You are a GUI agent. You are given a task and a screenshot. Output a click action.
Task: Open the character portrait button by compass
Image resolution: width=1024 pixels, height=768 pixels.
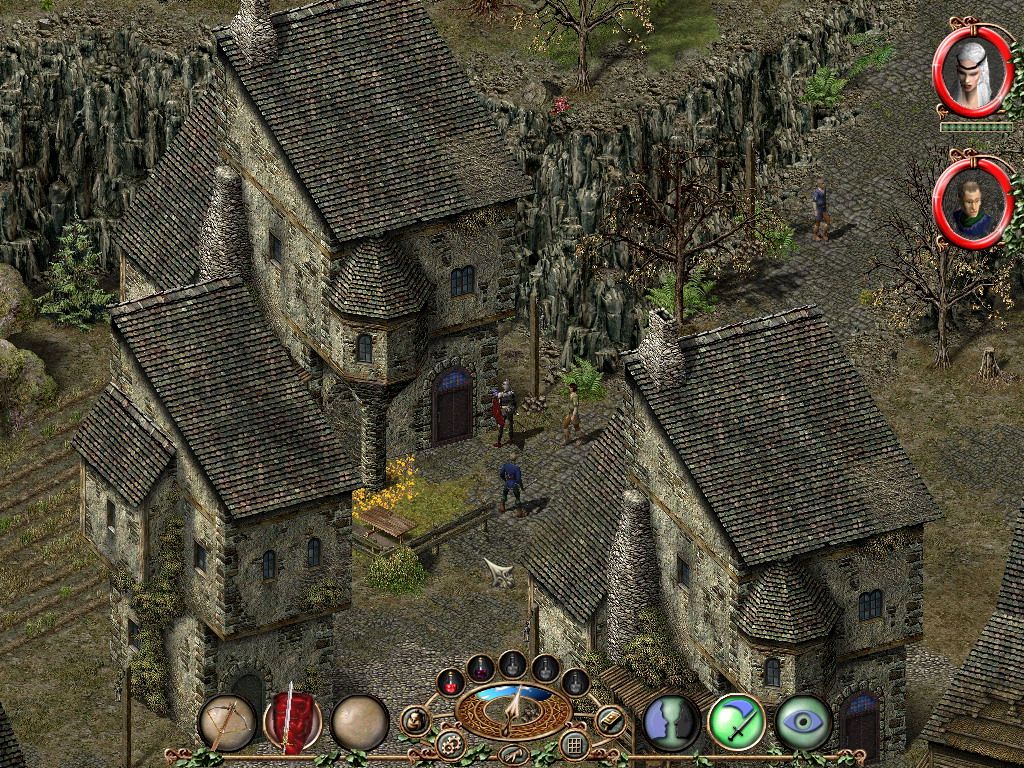pyautogui.click(x=415, y=720)
